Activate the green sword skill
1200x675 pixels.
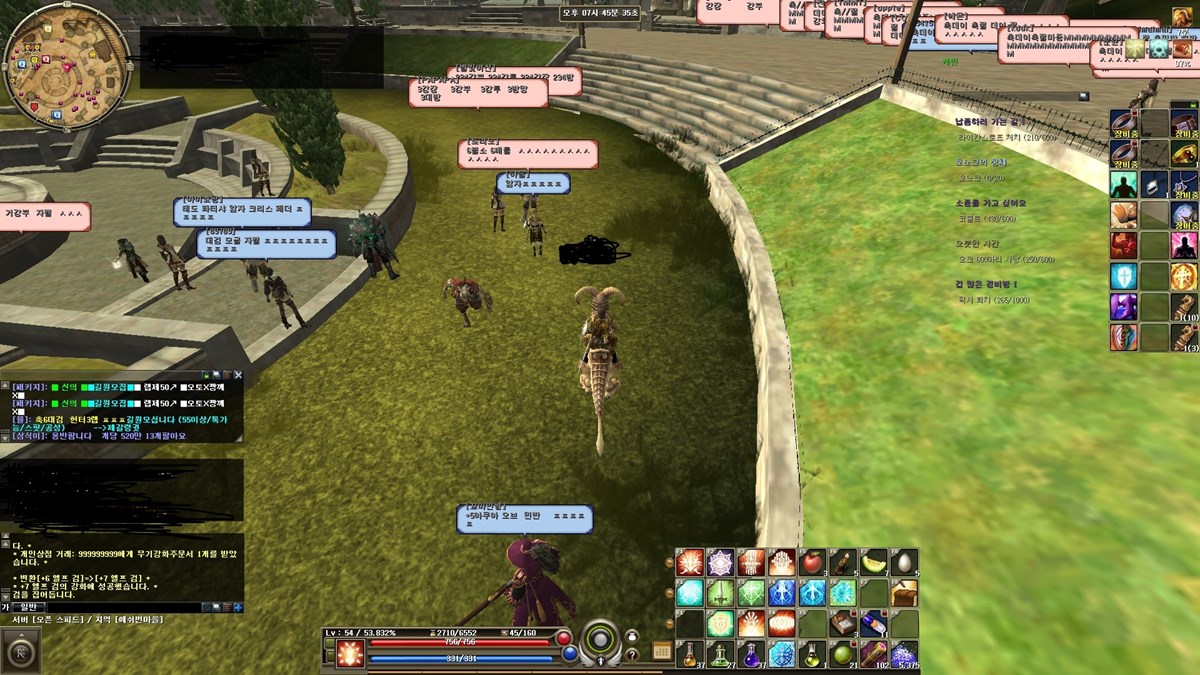point(720,593)
